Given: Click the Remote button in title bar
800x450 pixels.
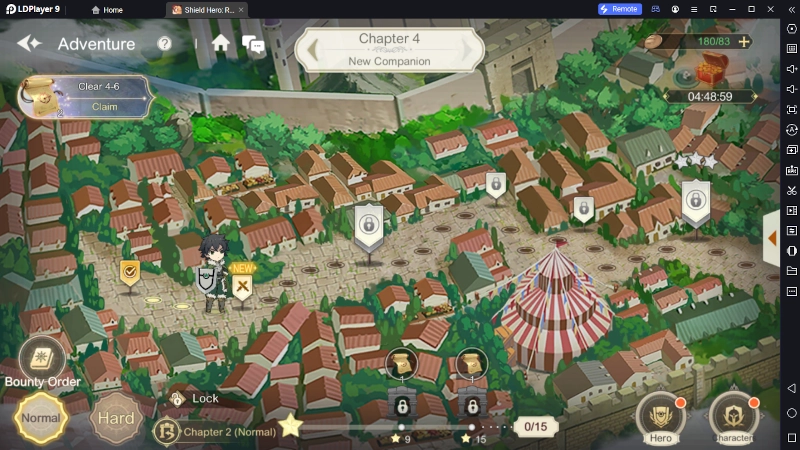Looking at the screenshot, I should coord(619,9).
